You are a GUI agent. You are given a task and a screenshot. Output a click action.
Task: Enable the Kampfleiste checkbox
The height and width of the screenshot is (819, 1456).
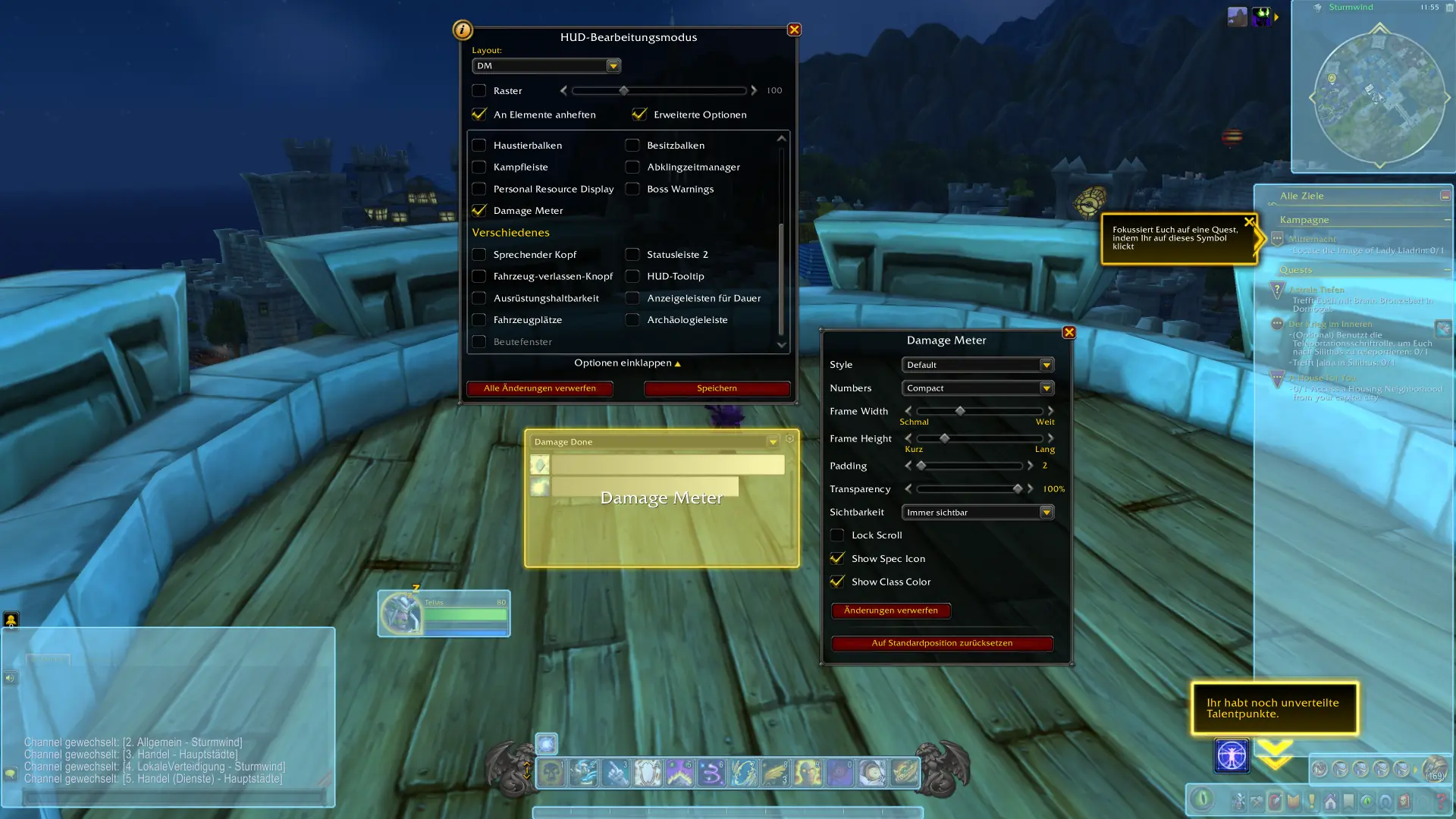click(x=479, y=167)
